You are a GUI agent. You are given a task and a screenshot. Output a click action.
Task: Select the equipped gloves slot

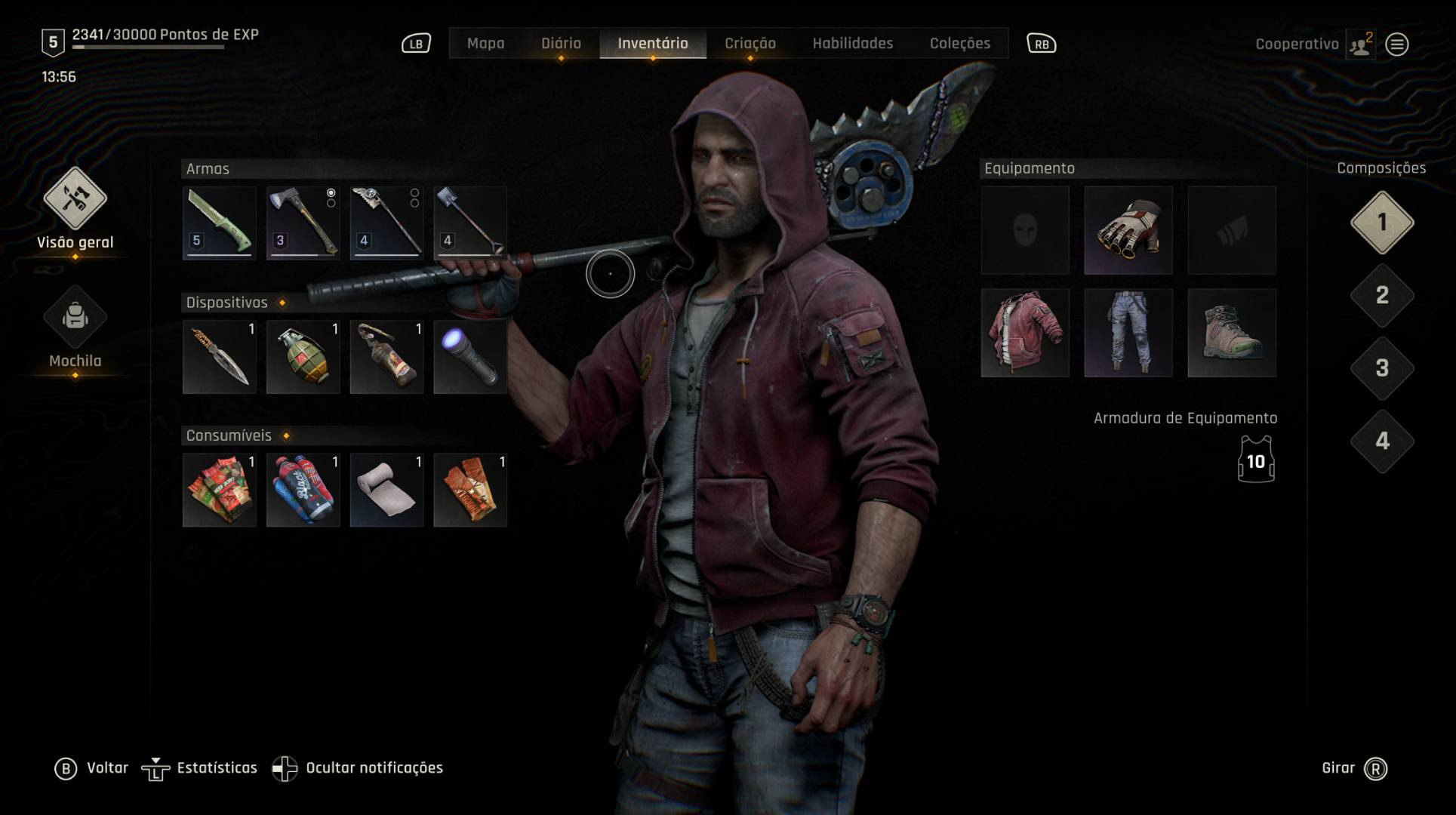point(1128,230)
